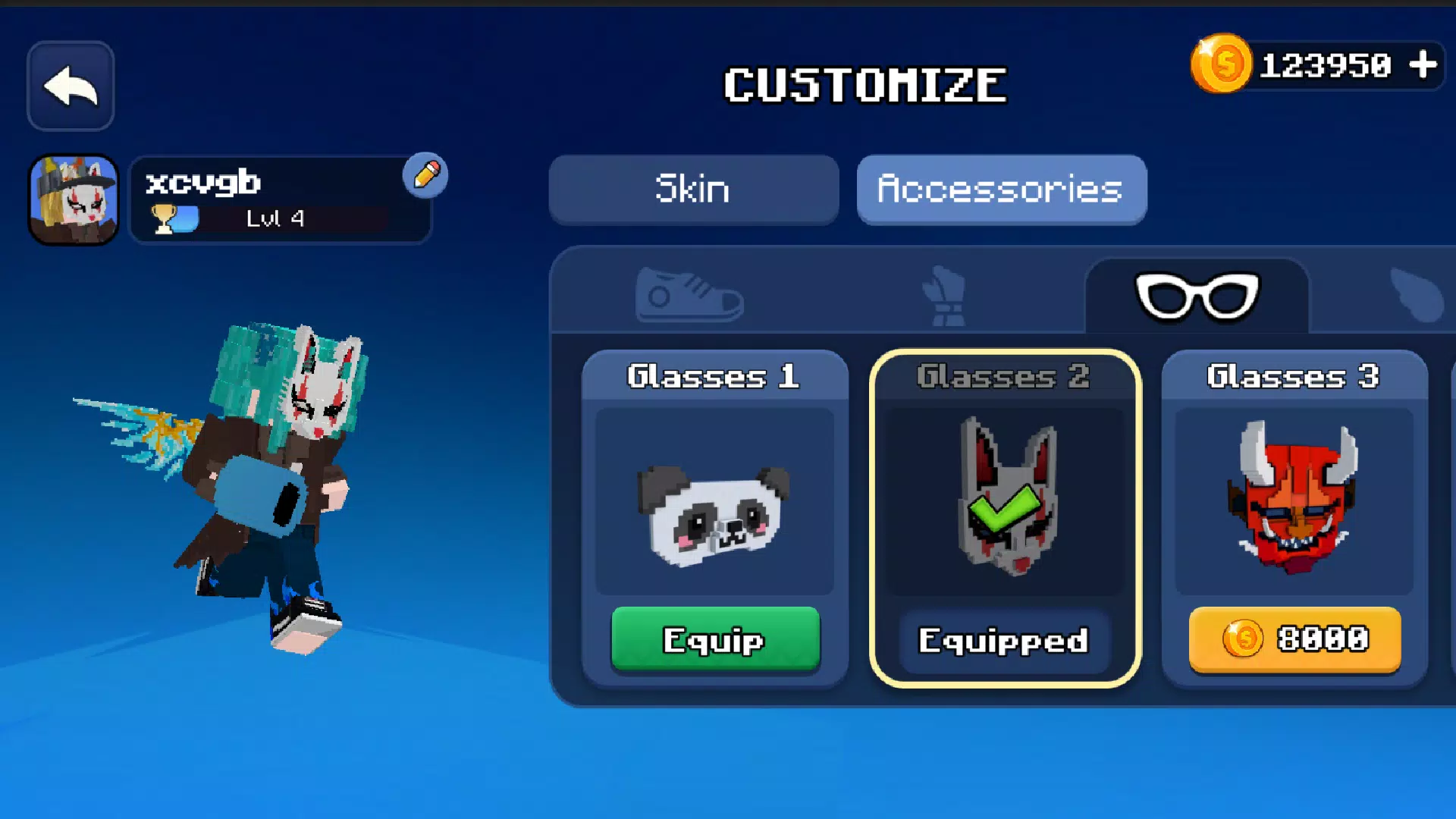
Task: Edit the username with the pencil icon
Action: pos(427,174)
